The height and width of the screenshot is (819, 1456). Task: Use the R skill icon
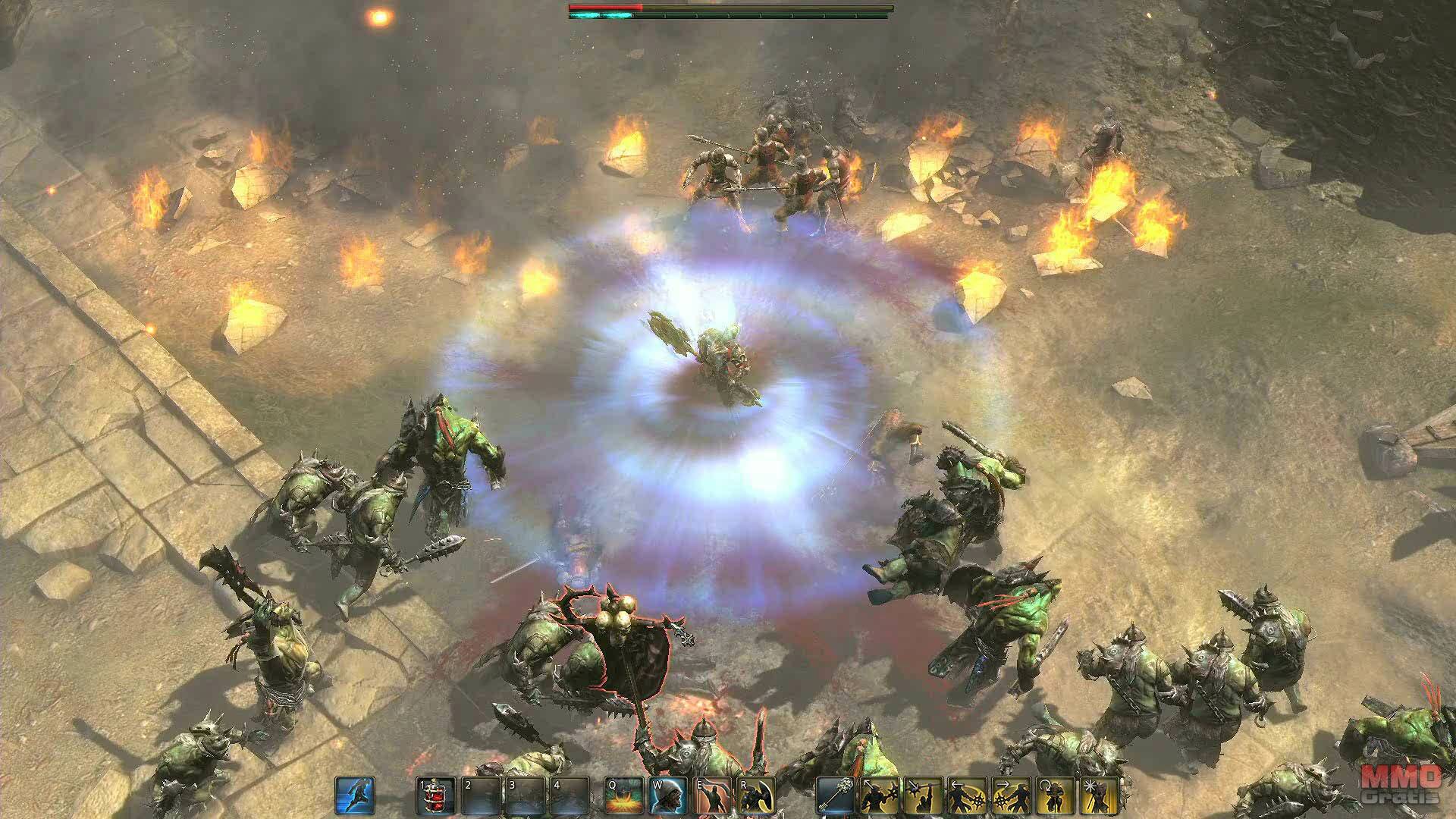[x=755, y=796]
